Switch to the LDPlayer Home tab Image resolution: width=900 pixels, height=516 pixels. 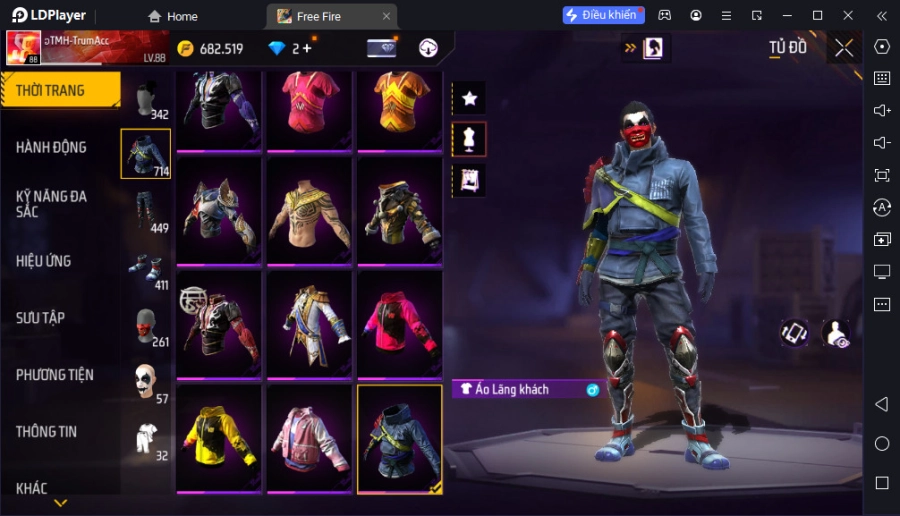172,16
